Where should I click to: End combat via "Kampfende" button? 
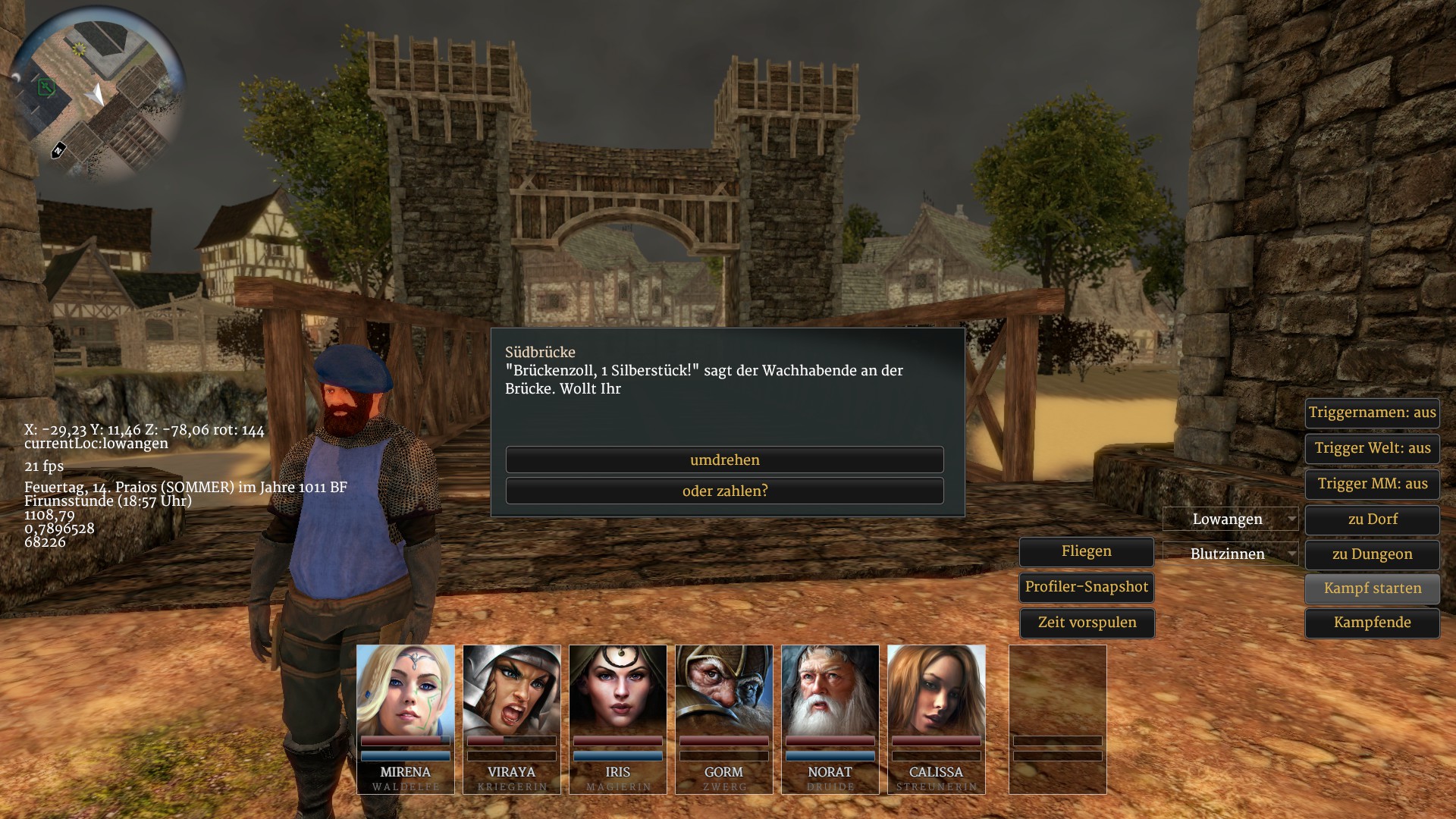pos(1372,623)
